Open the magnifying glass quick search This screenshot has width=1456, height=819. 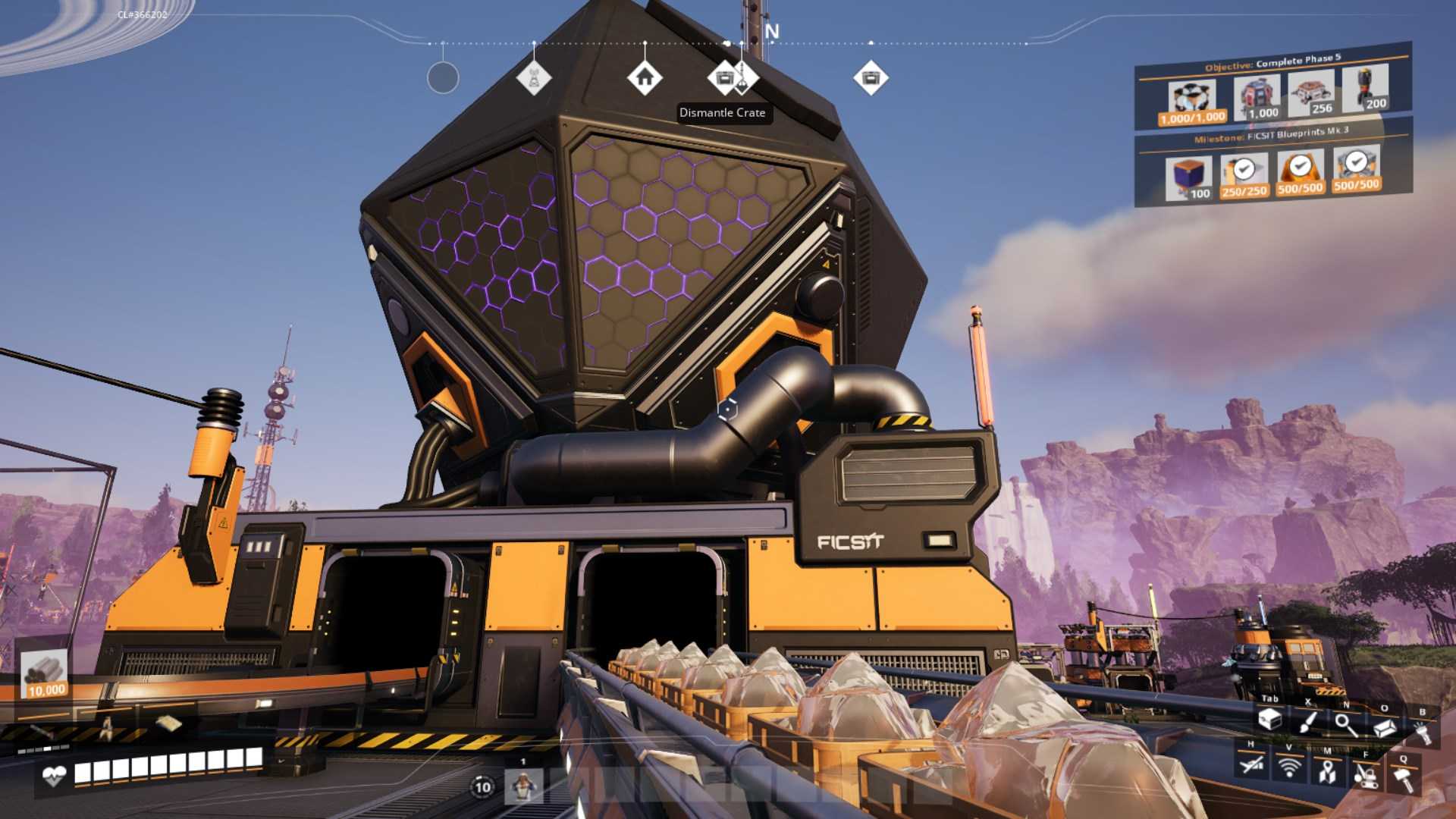(1346, 725)
